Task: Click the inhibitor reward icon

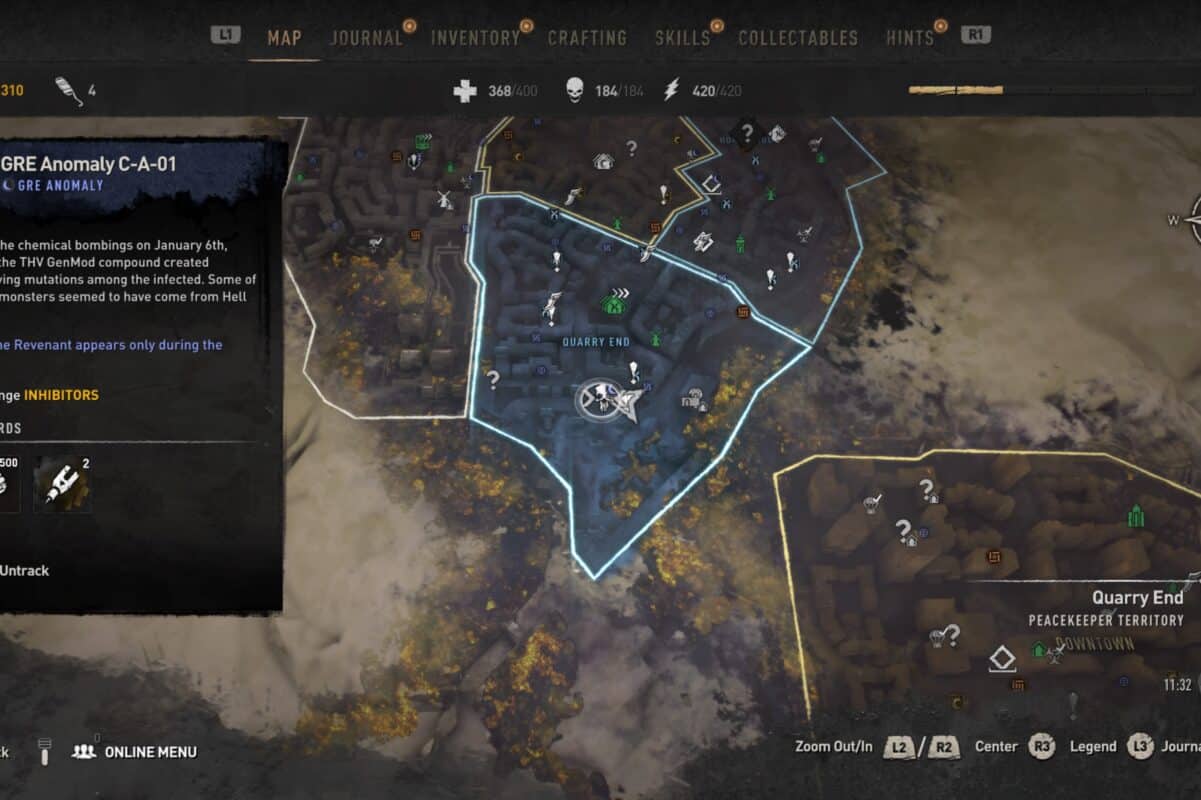Action: tap(63, 485)
